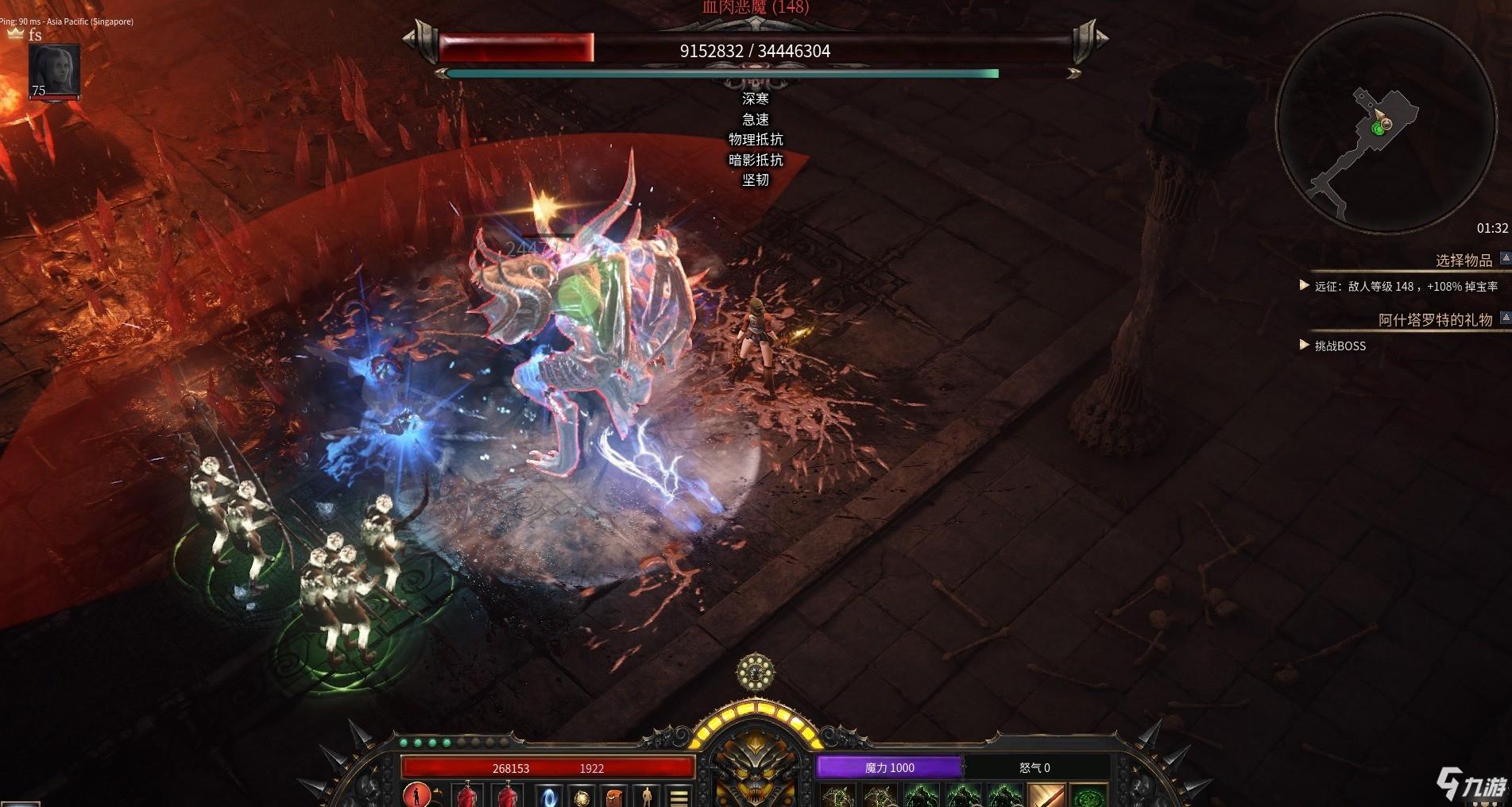1512x807 pixels.
Task: Select the 挑战BOSS objective entry
Action: pos(1340,346)
